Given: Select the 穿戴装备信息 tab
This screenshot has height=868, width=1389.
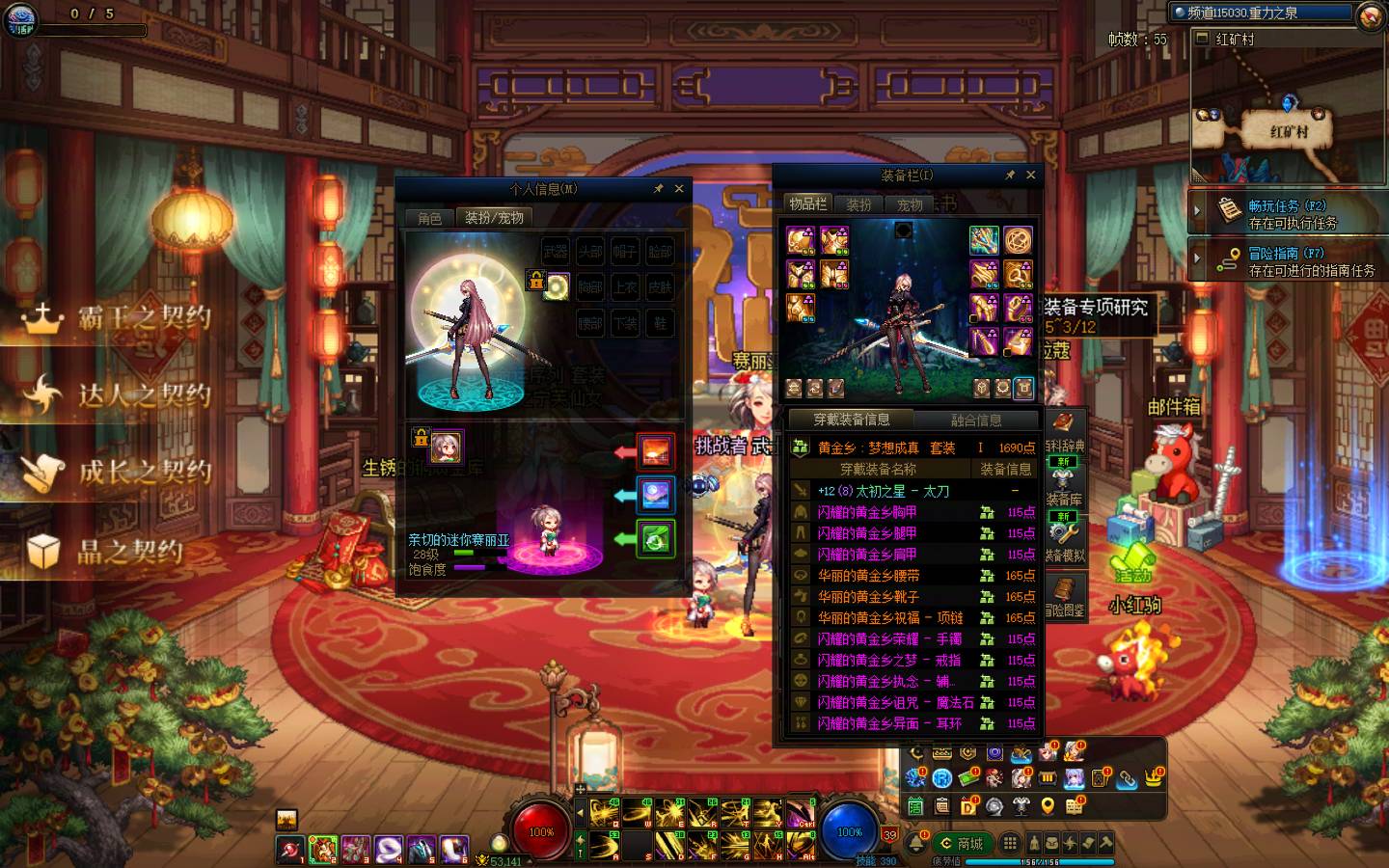Looking at the screenshot, I should [x=851, y=420].
